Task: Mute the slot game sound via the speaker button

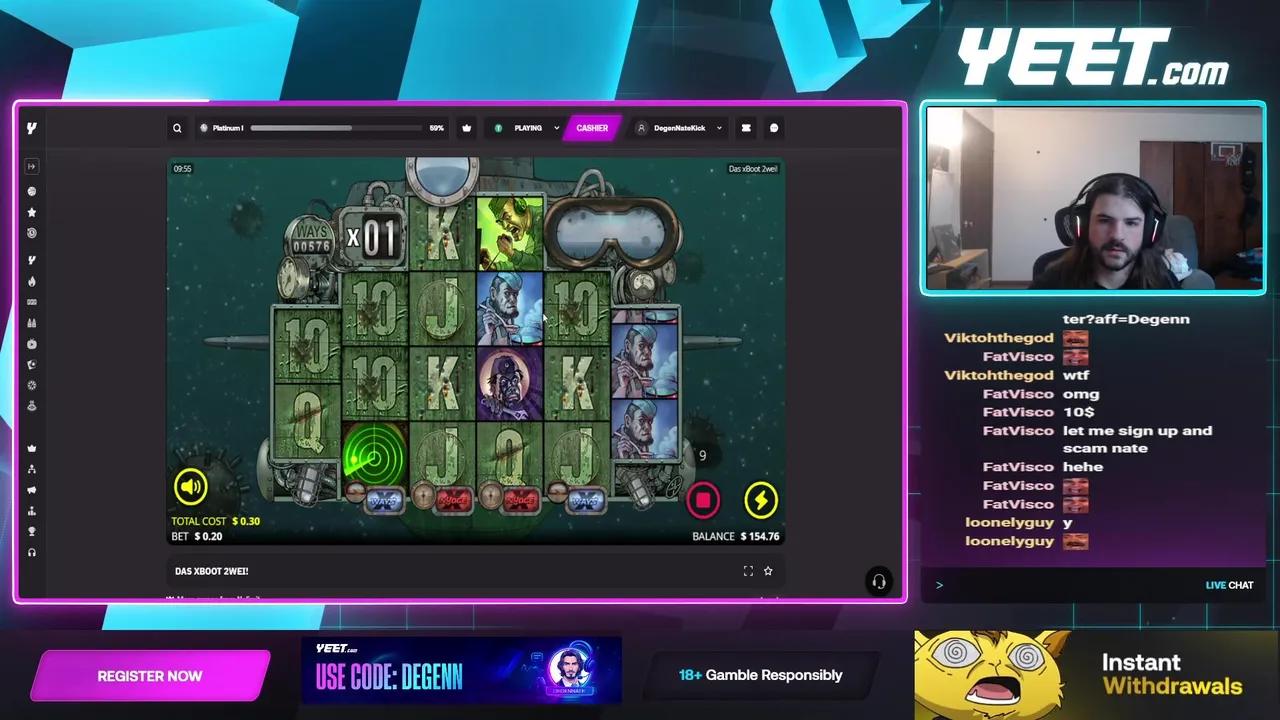Action: pos(191,487)
